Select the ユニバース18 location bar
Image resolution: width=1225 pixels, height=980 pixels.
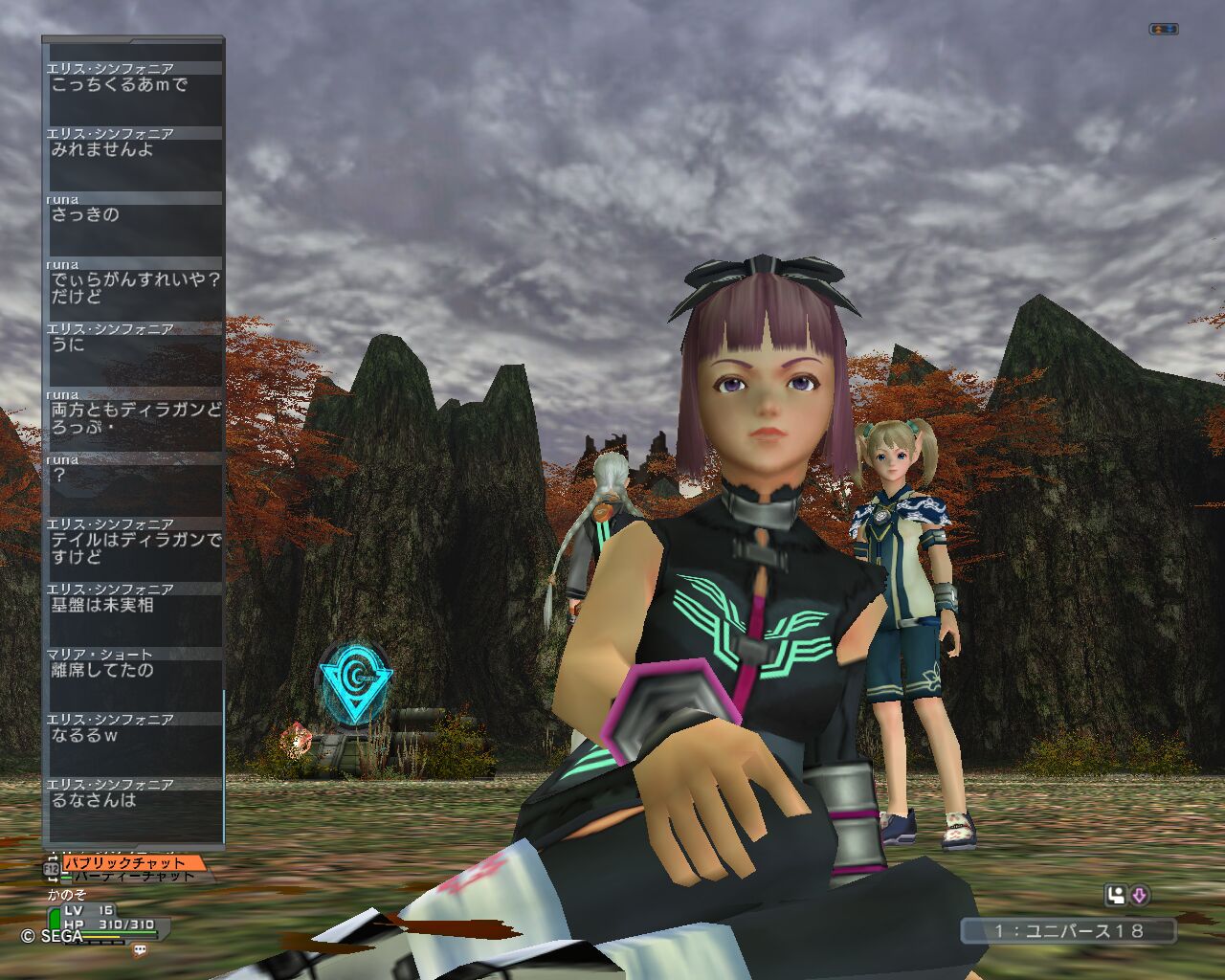[x=1068, y=930]
